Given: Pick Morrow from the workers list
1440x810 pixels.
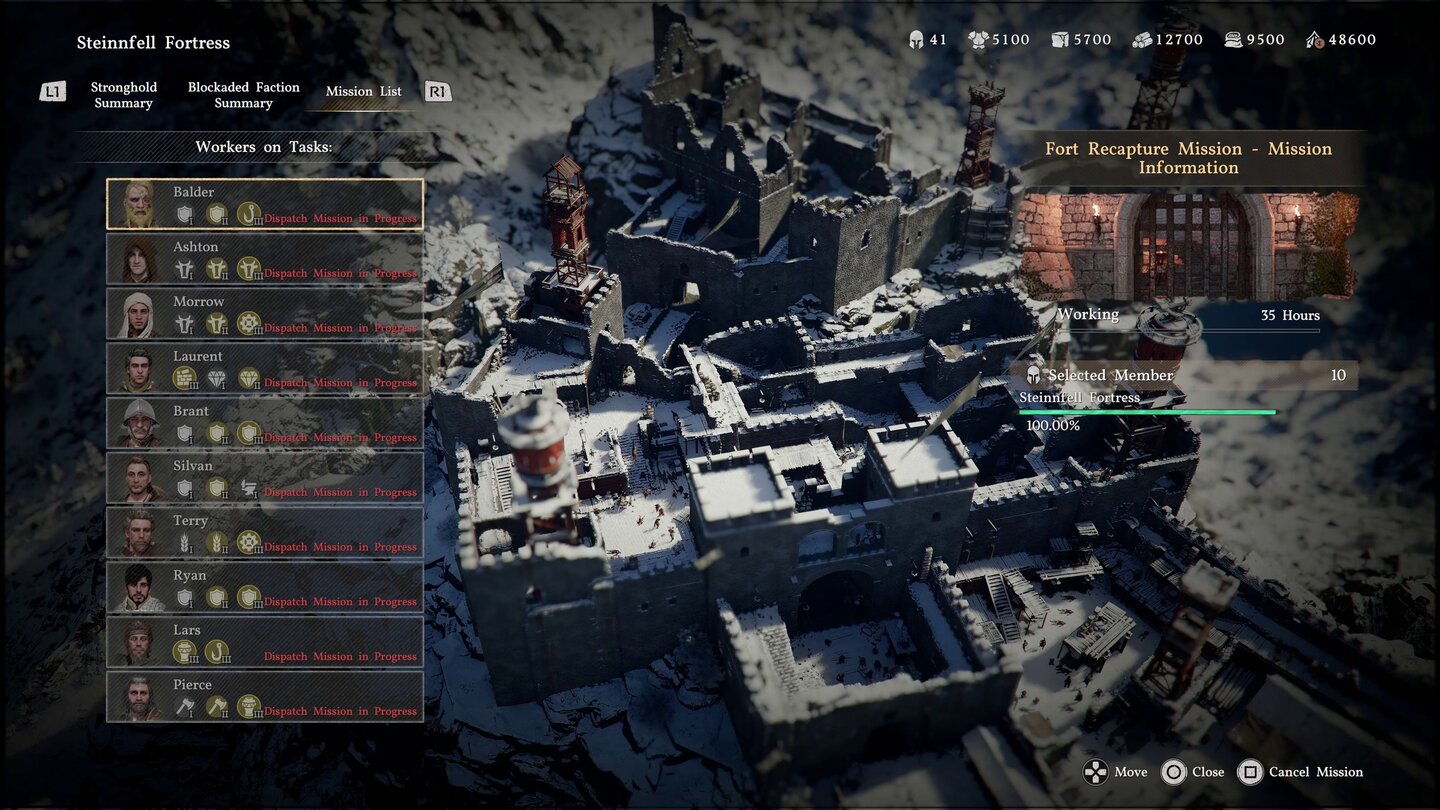Looking at the screenshot, I should point(265,314).
